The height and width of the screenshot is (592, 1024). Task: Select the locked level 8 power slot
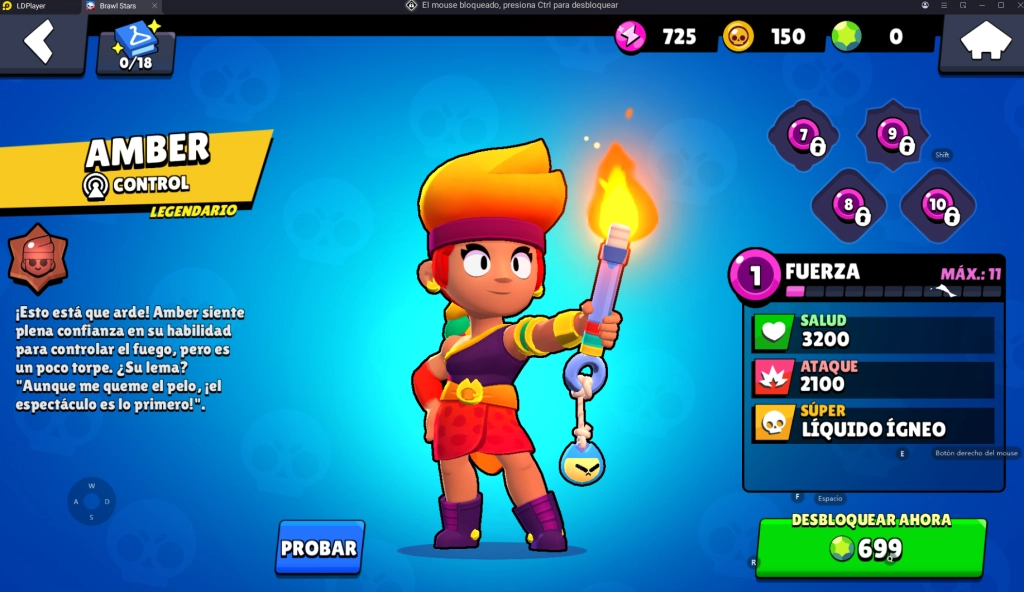click(x=848, y=206)
